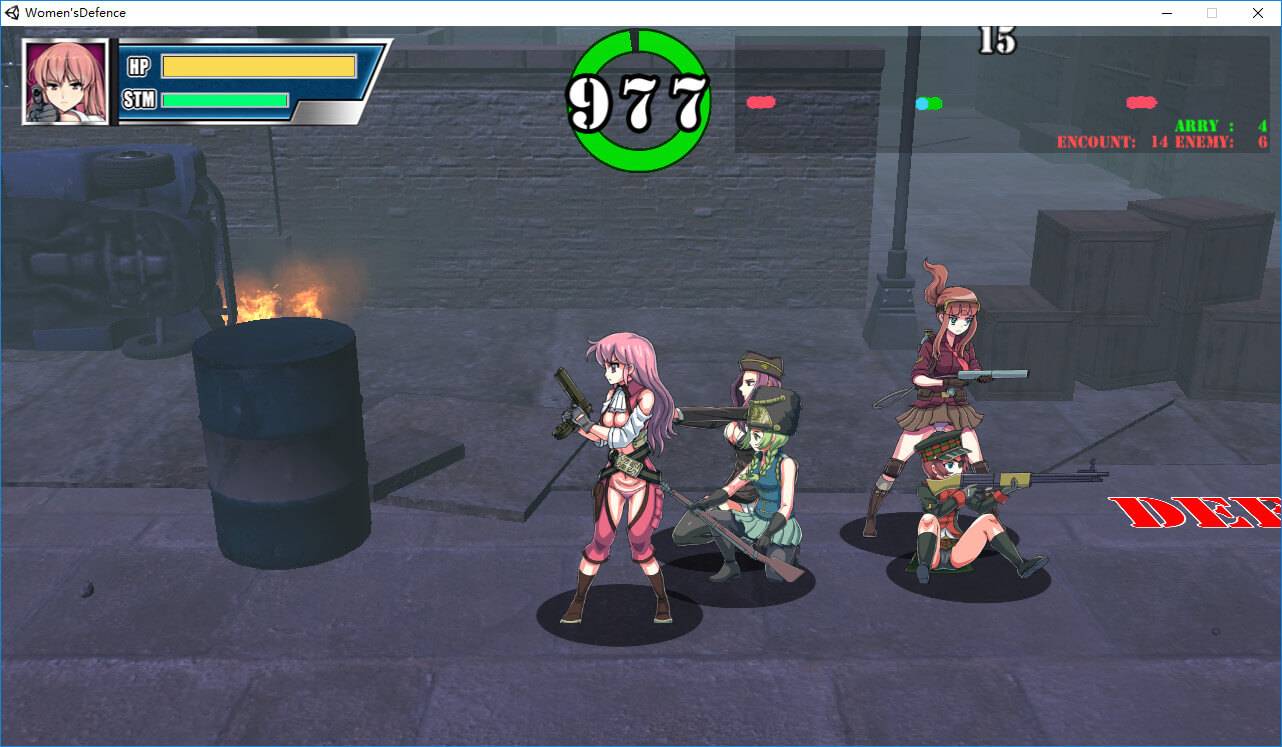Minimize the Women'sDefence window

(1166, 13)
